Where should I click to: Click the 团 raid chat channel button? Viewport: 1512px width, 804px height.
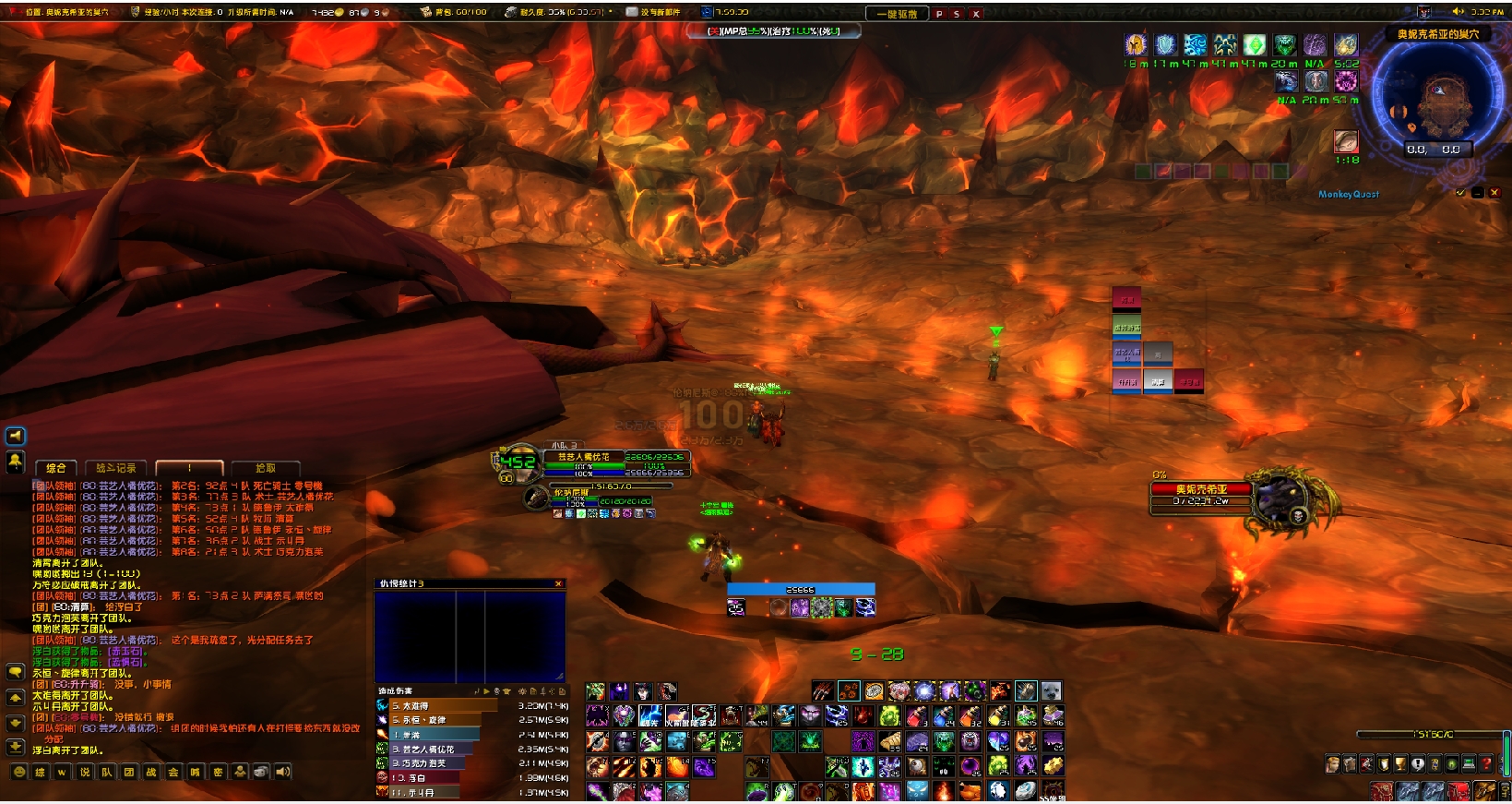(x=129, y=772)
